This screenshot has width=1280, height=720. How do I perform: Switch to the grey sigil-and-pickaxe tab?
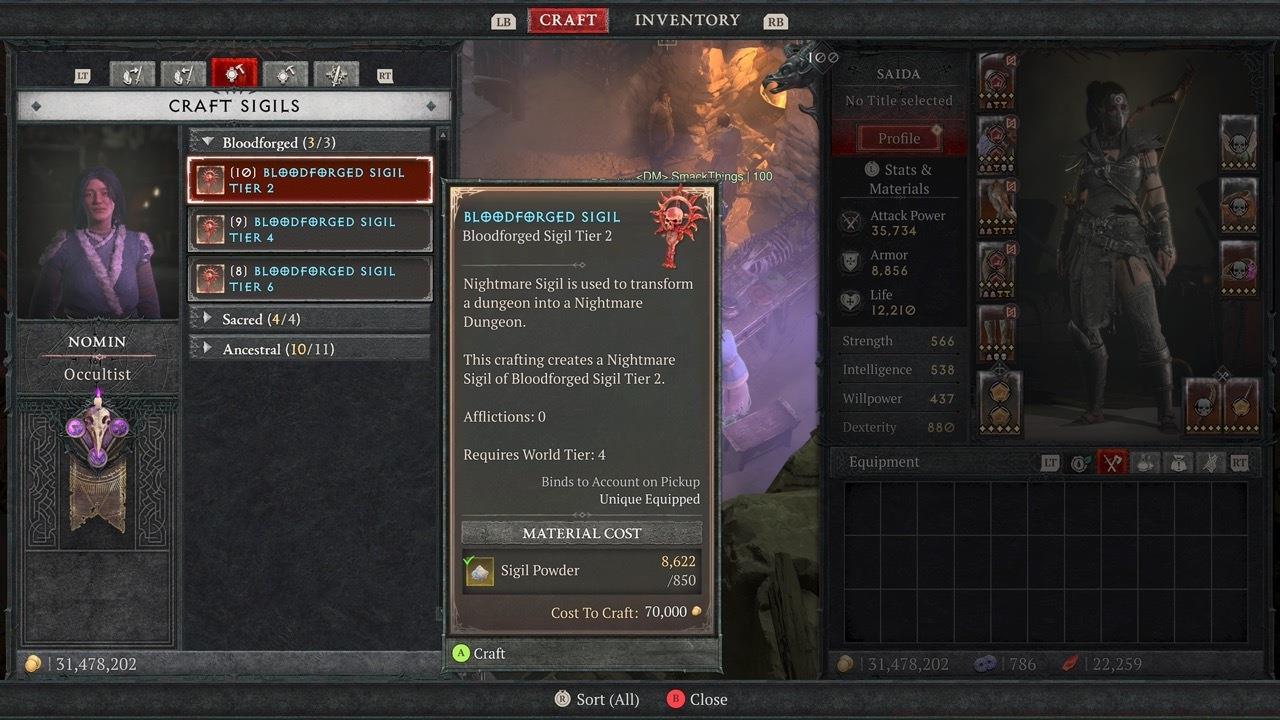pyautogui.click(x=285, y=74)
